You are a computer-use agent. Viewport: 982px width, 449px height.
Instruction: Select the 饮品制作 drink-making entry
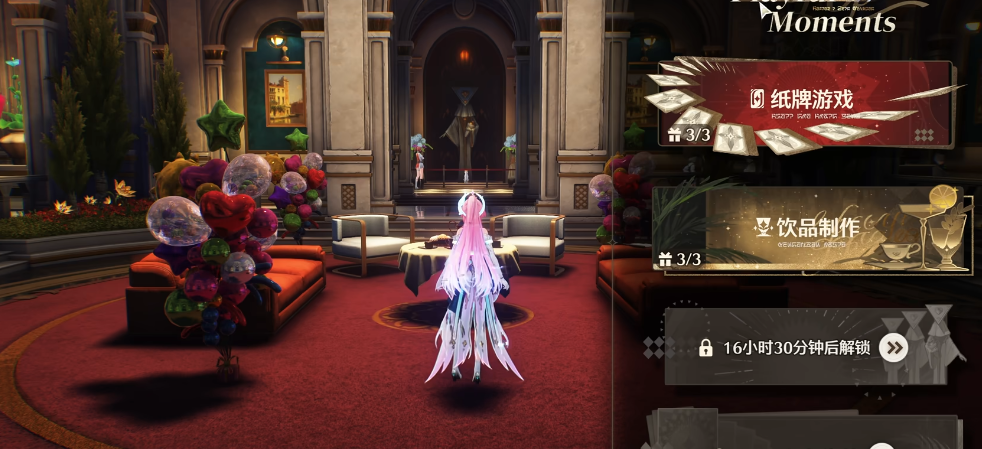[810, 230]
